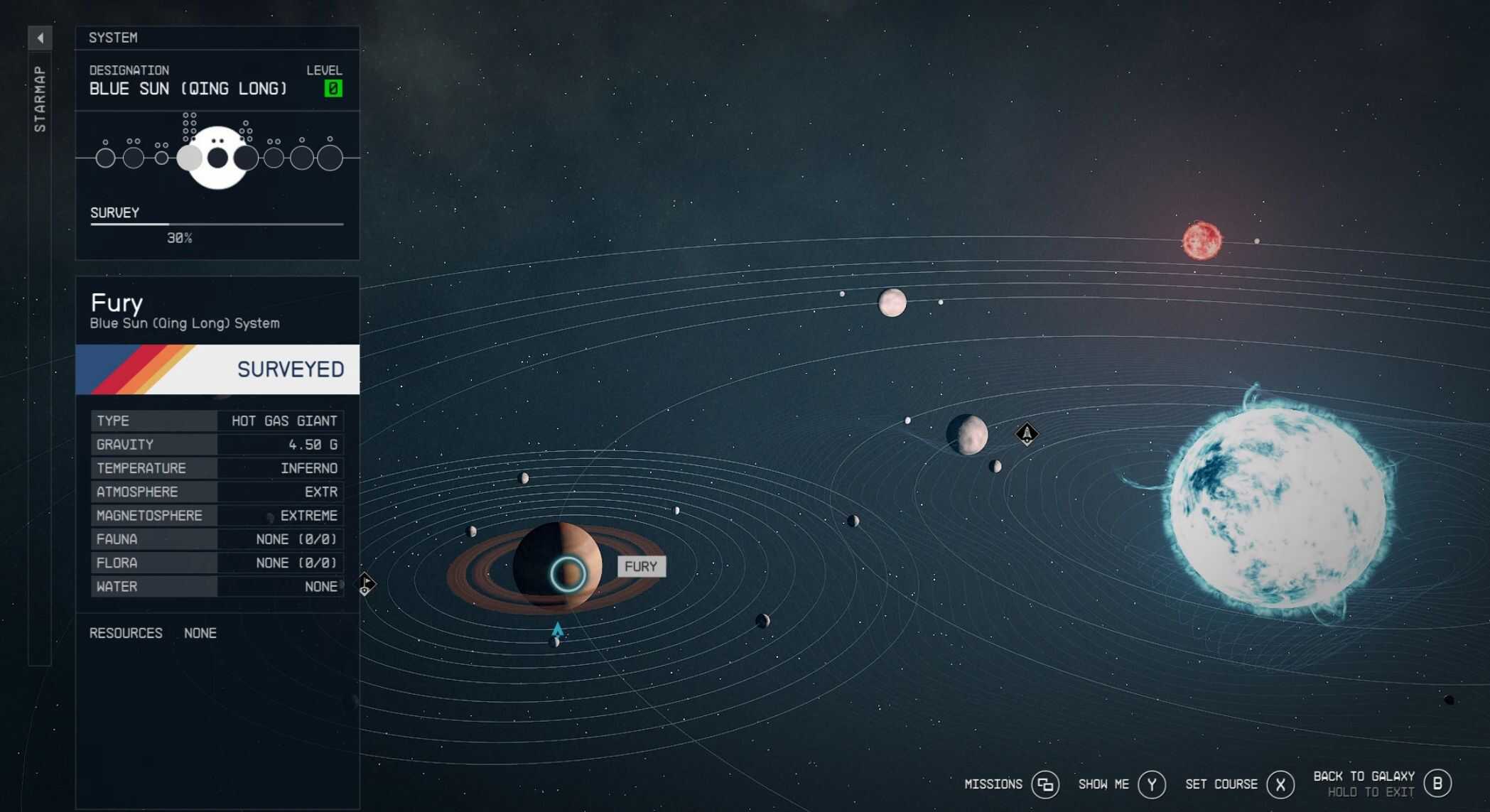Click the diamond mission marker left of Fury's rings

[365, 584]
